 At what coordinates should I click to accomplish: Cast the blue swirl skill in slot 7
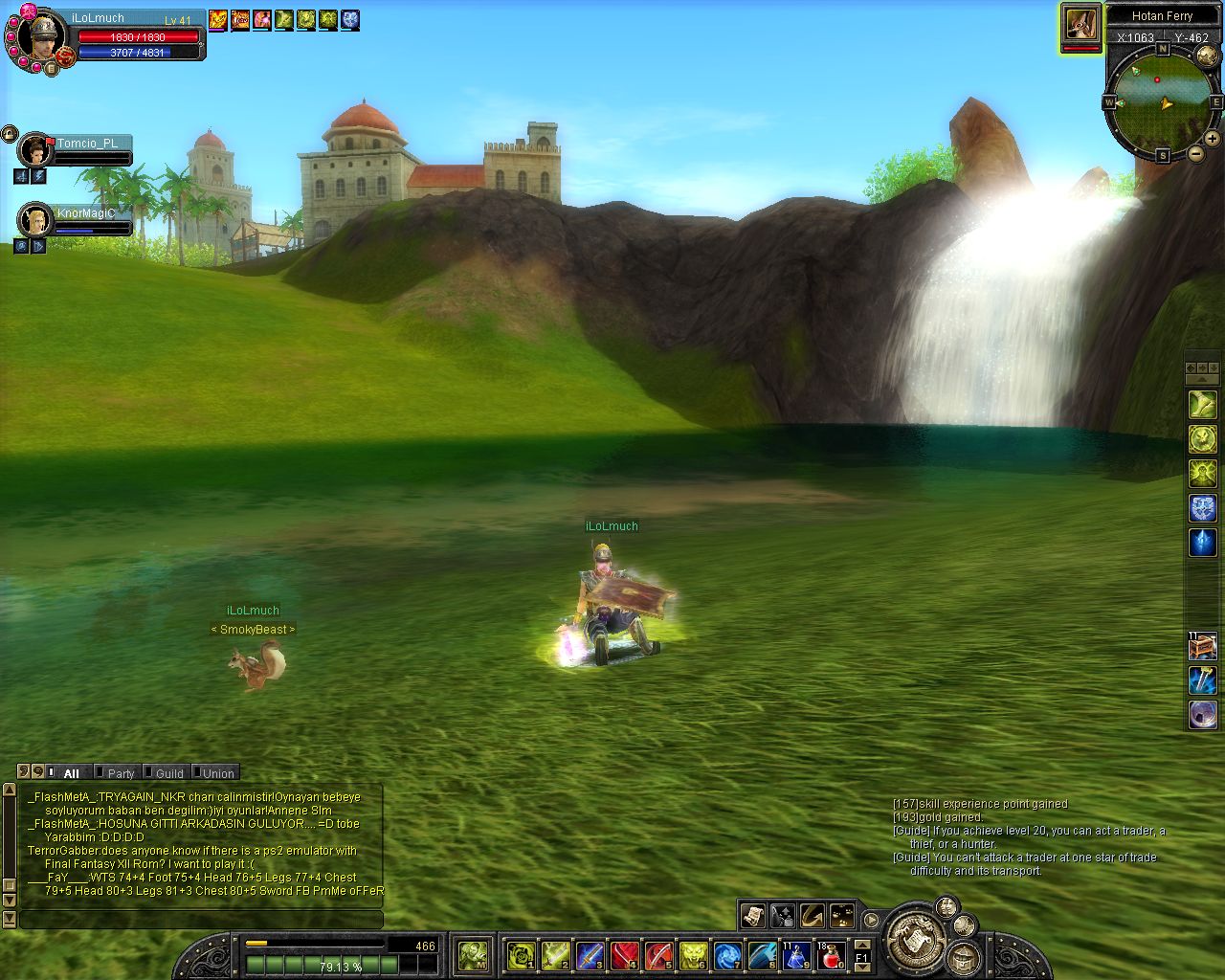point(727,954)
